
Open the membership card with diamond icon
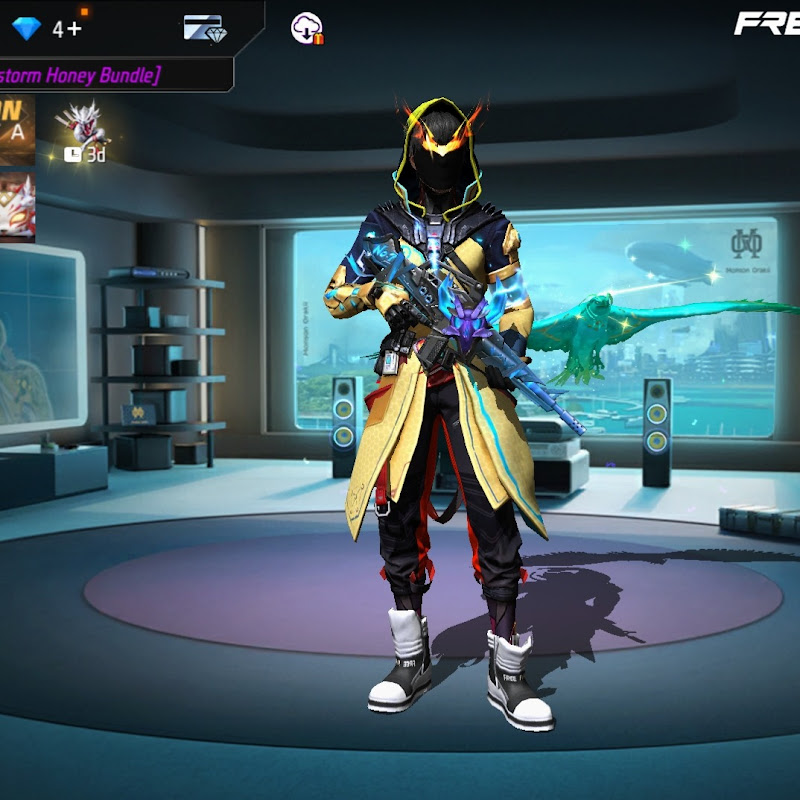204,28
